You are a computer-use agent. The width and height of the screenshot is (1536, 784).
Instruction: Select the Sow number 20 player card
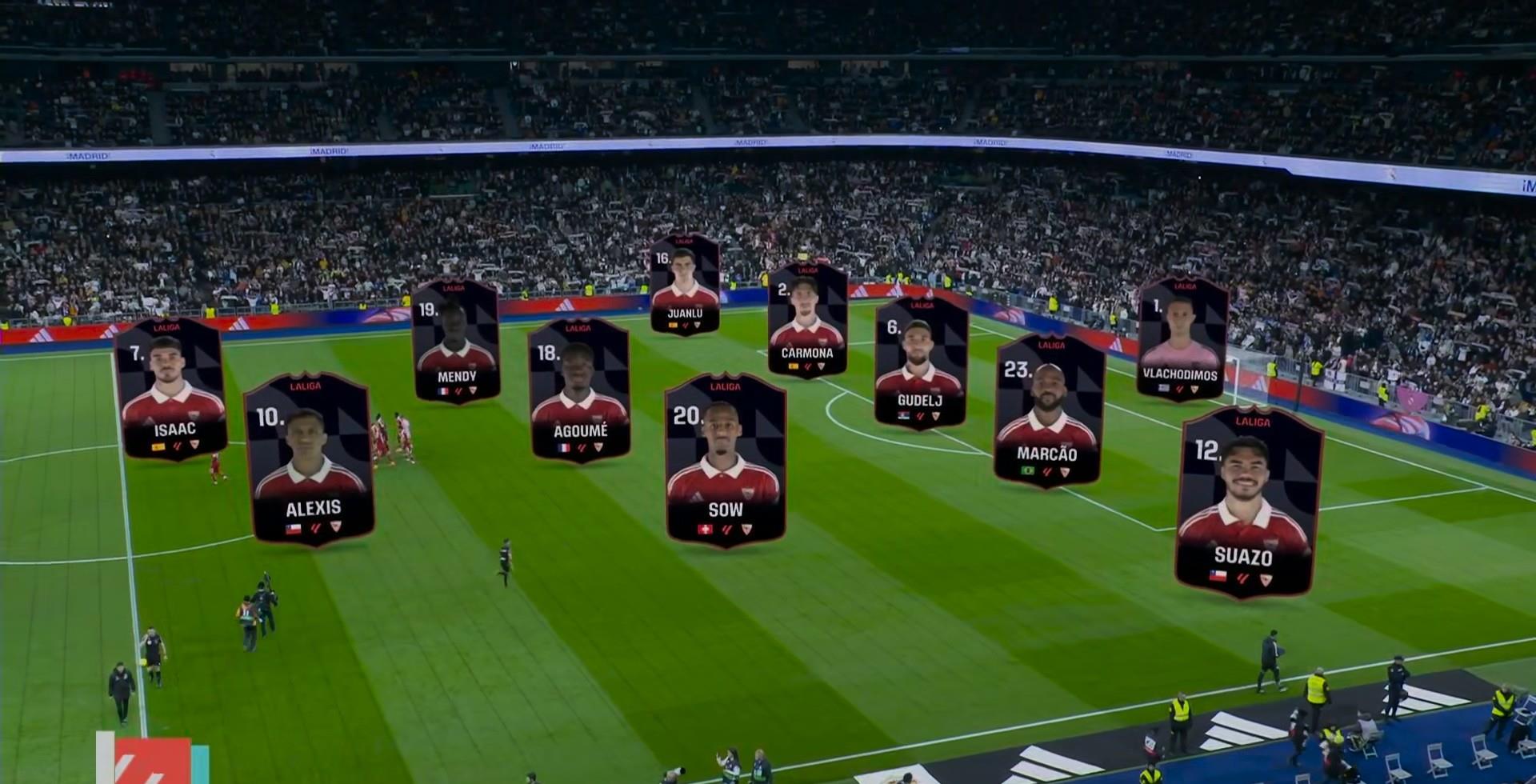pyautogui.click(x=725, y=460)
